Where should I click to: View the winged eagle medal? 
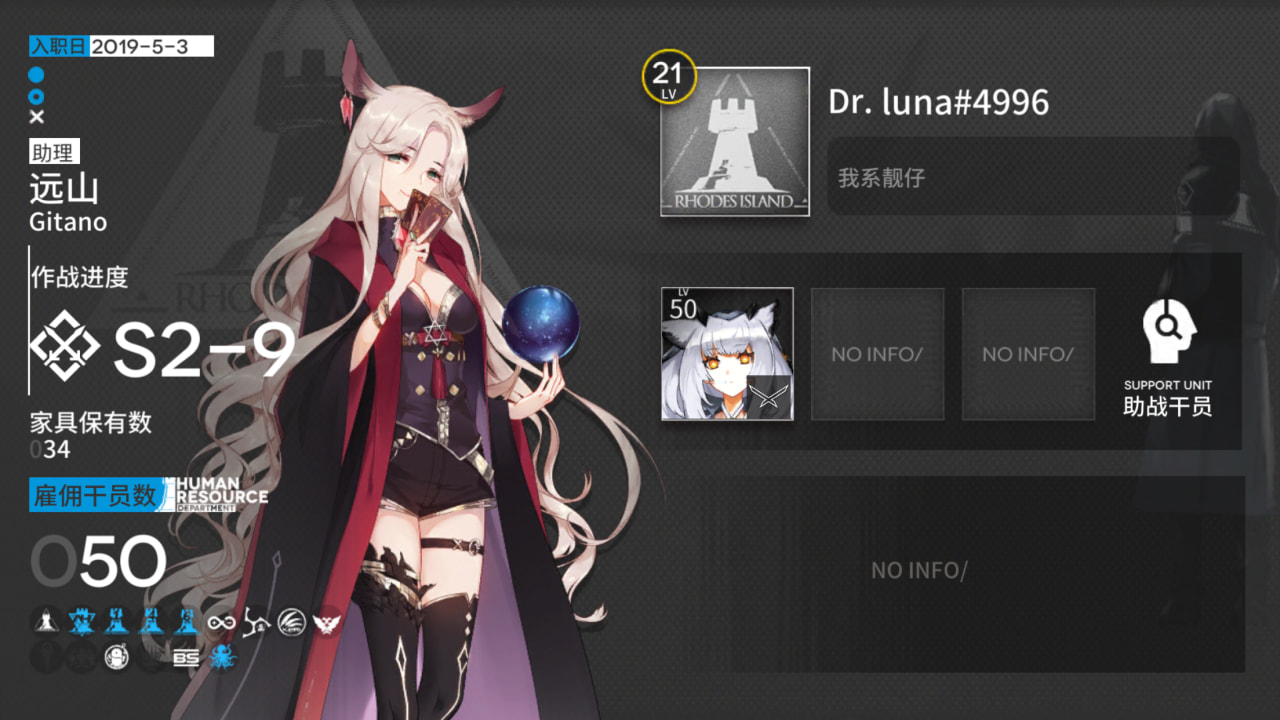(x=326, y=622)
